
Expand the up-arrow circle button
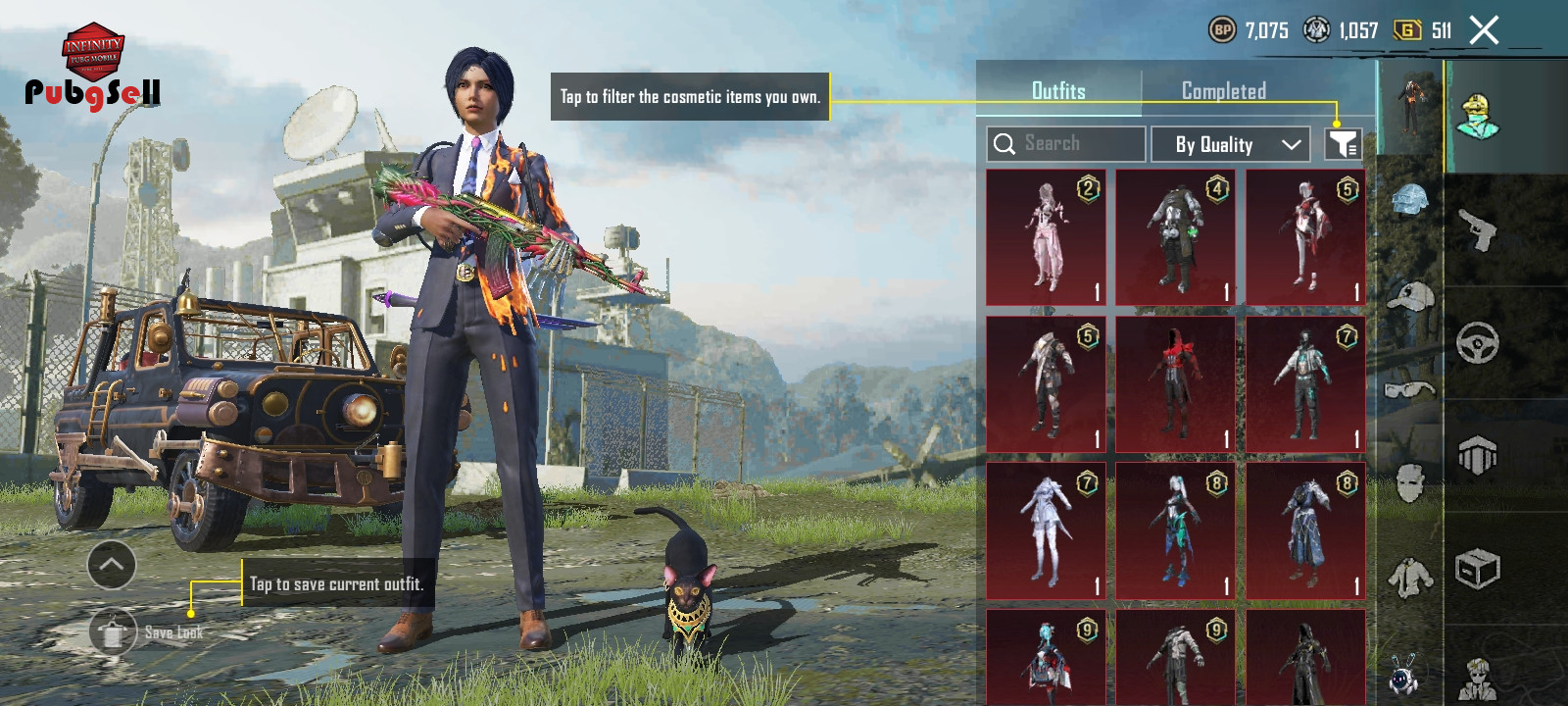(x=112, y=565)
